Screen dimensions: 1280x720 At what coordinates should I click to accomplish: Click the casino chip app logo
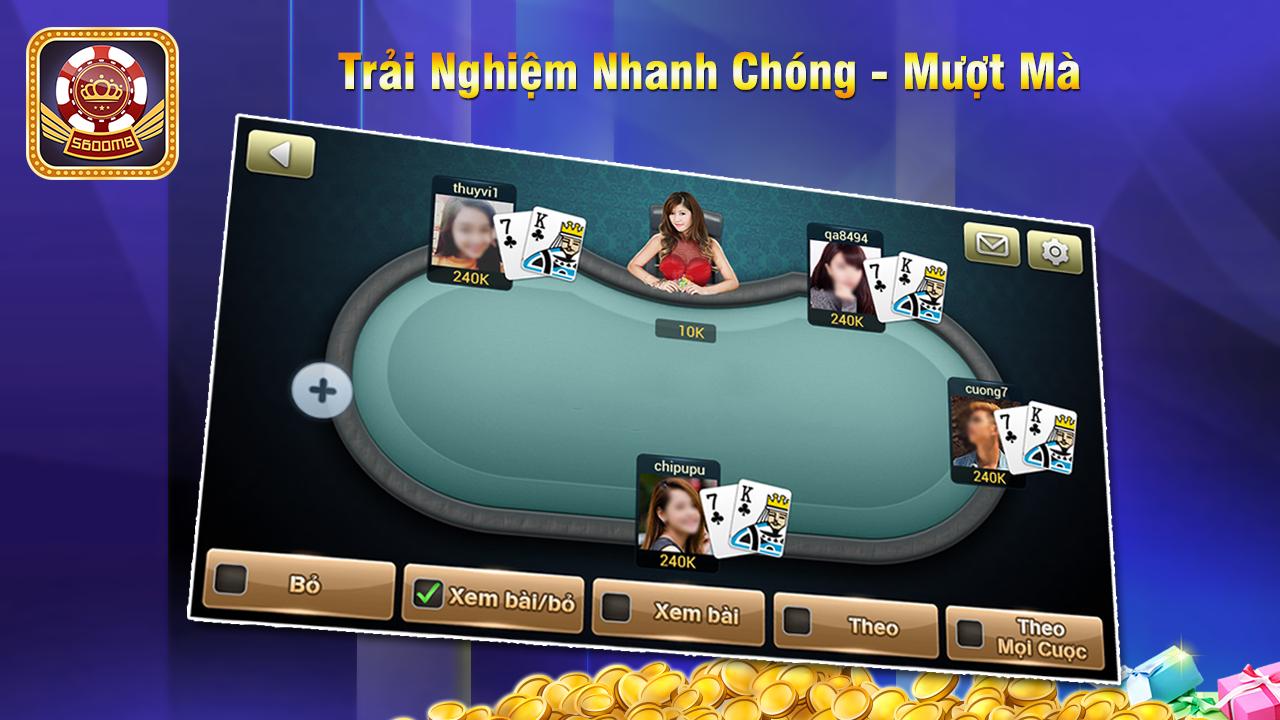(x=102, y=103)
